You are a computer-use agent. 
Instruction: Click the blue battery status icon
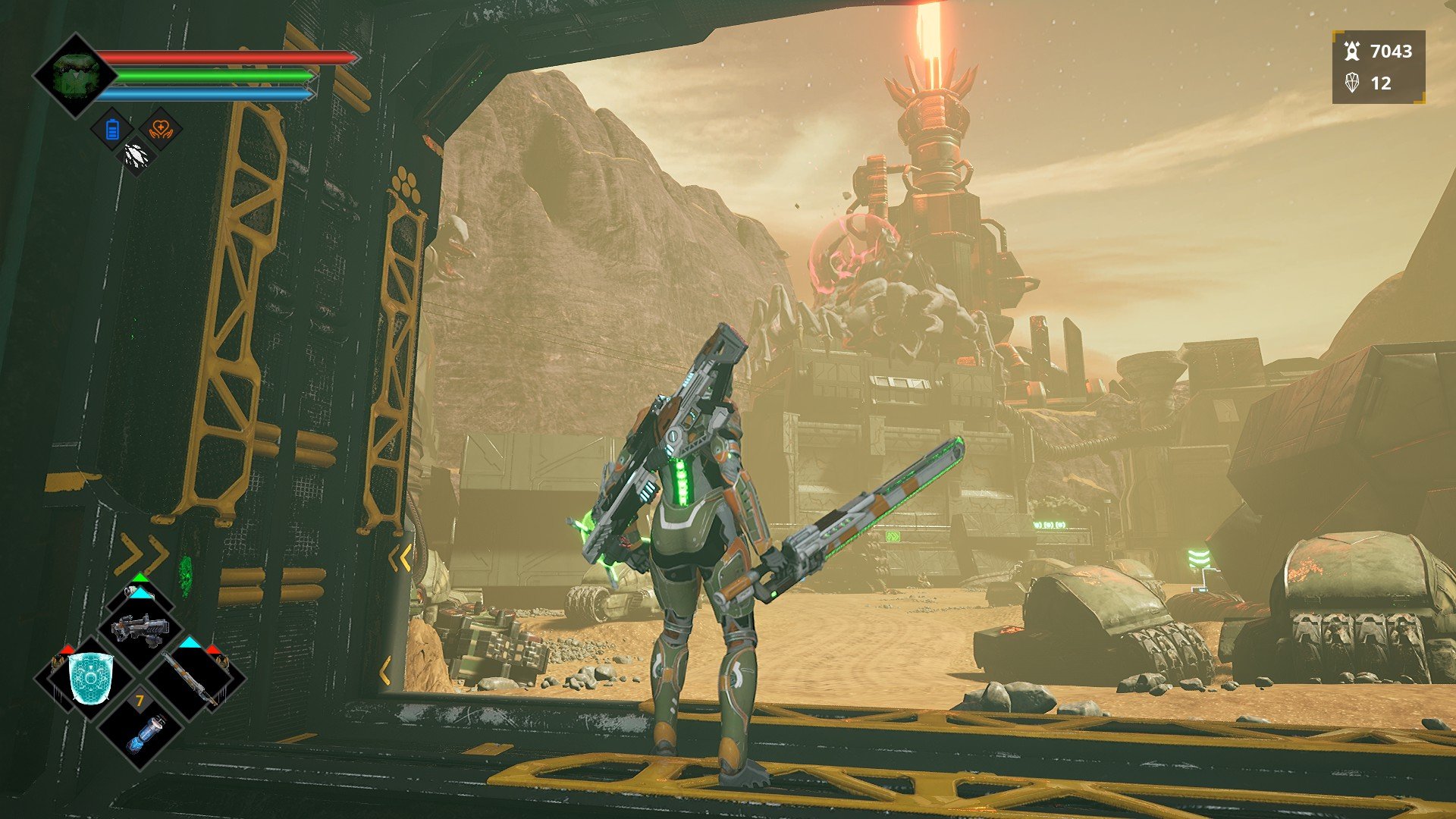point(112,130)
